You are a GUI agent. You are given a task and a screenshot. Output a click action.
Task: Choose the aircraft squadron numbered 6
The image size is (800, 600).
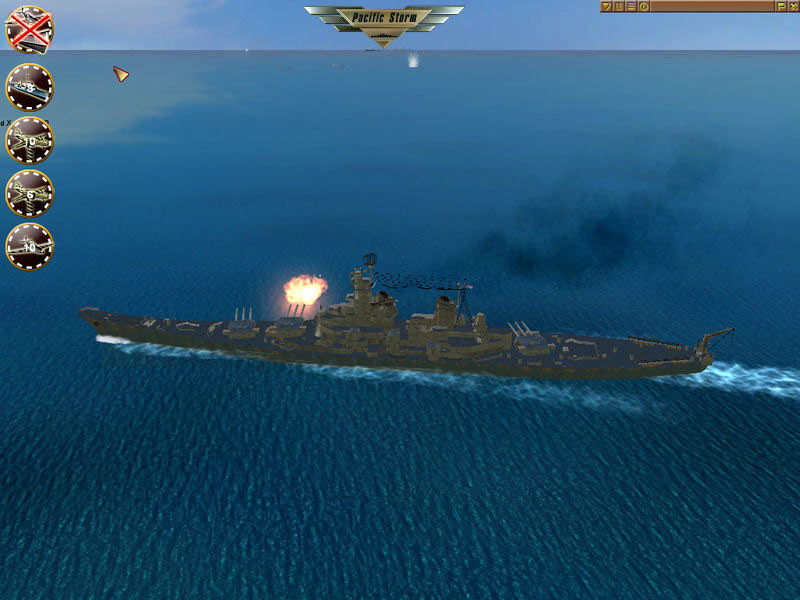[x=29, y=193]
